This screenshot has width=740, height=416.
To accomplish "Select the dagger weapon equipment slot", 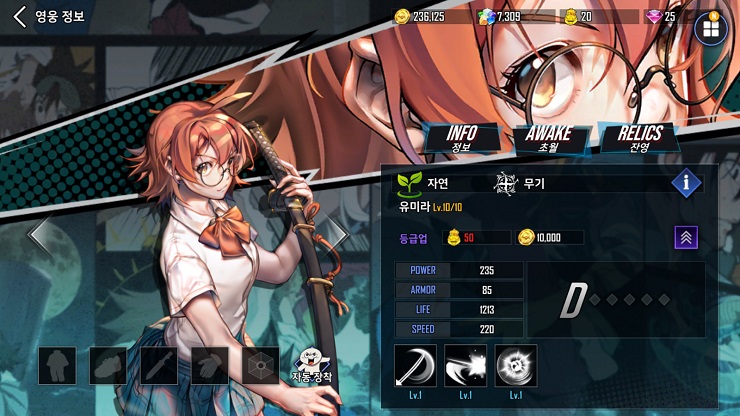I will pyautogui.click(x=159, y=366).
